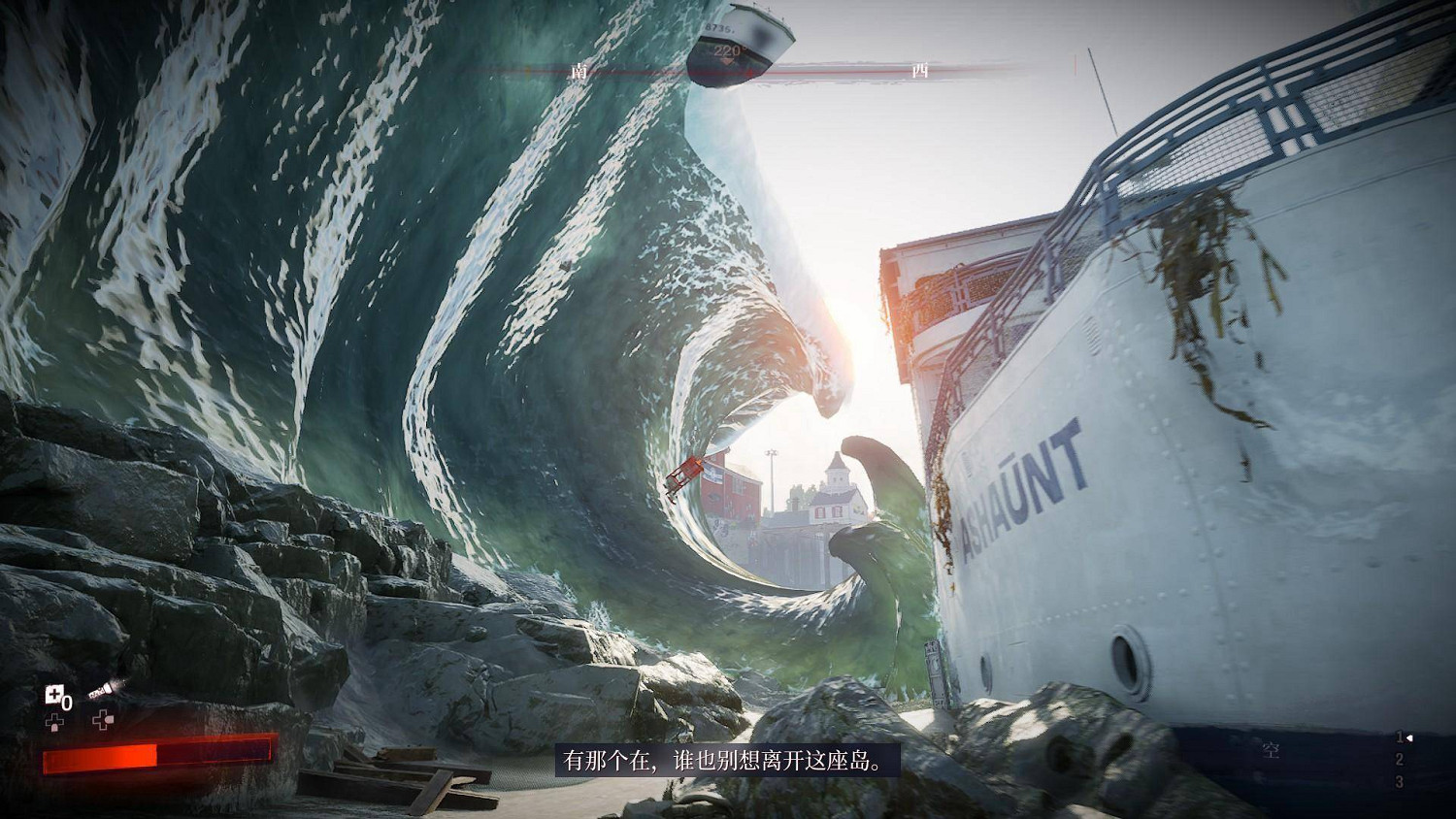
Task: Click the red health bar
Action: click(155, 757)
